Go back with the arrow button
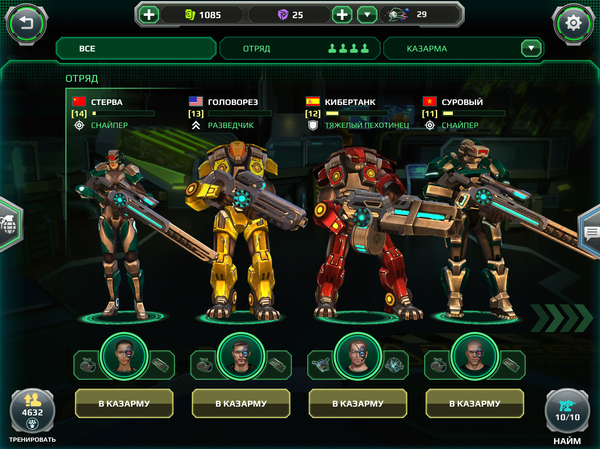The width and height of the screenshot is (600, 449). click(27, 21)
